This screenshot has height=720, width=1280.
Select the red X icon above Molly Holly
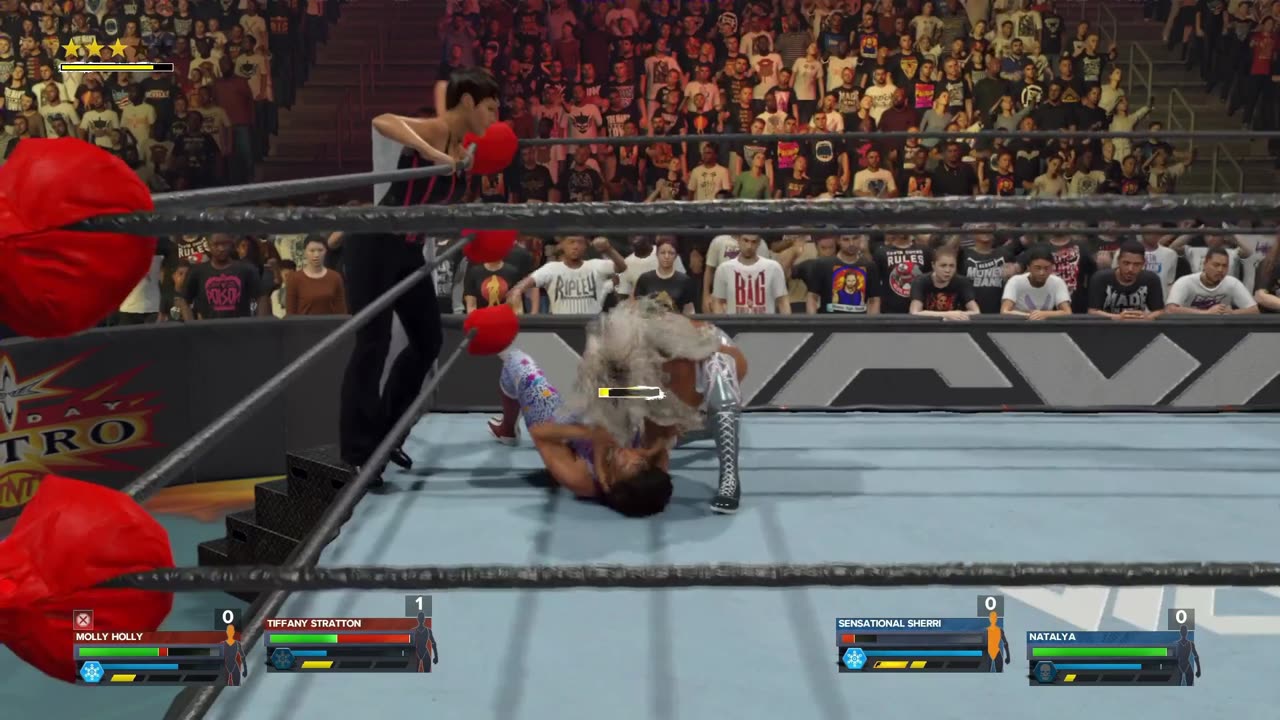tap(84, 620)
